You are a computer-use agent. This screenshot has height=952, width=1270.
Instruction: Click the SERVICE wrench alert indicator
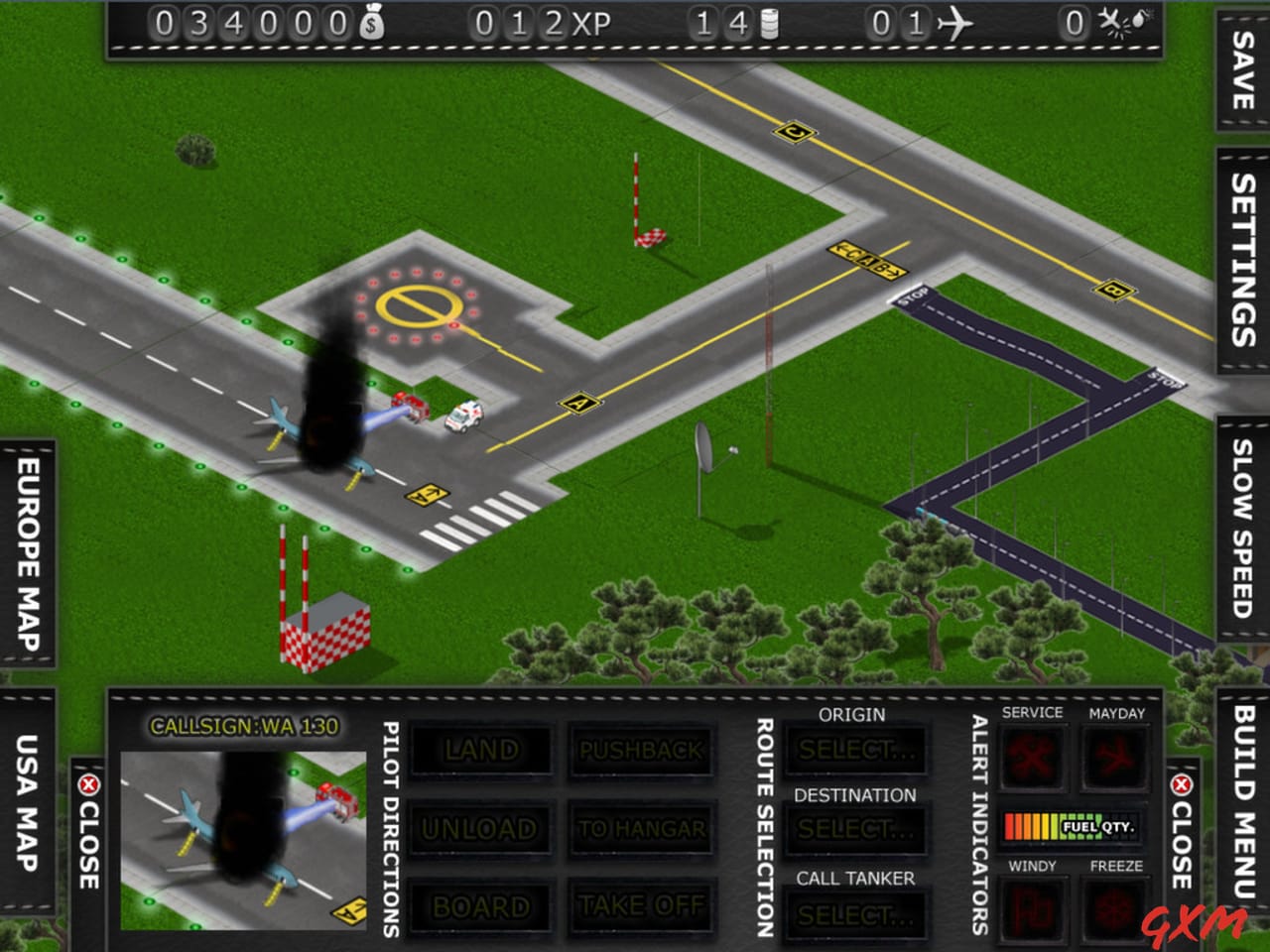tap(1033, 759)
